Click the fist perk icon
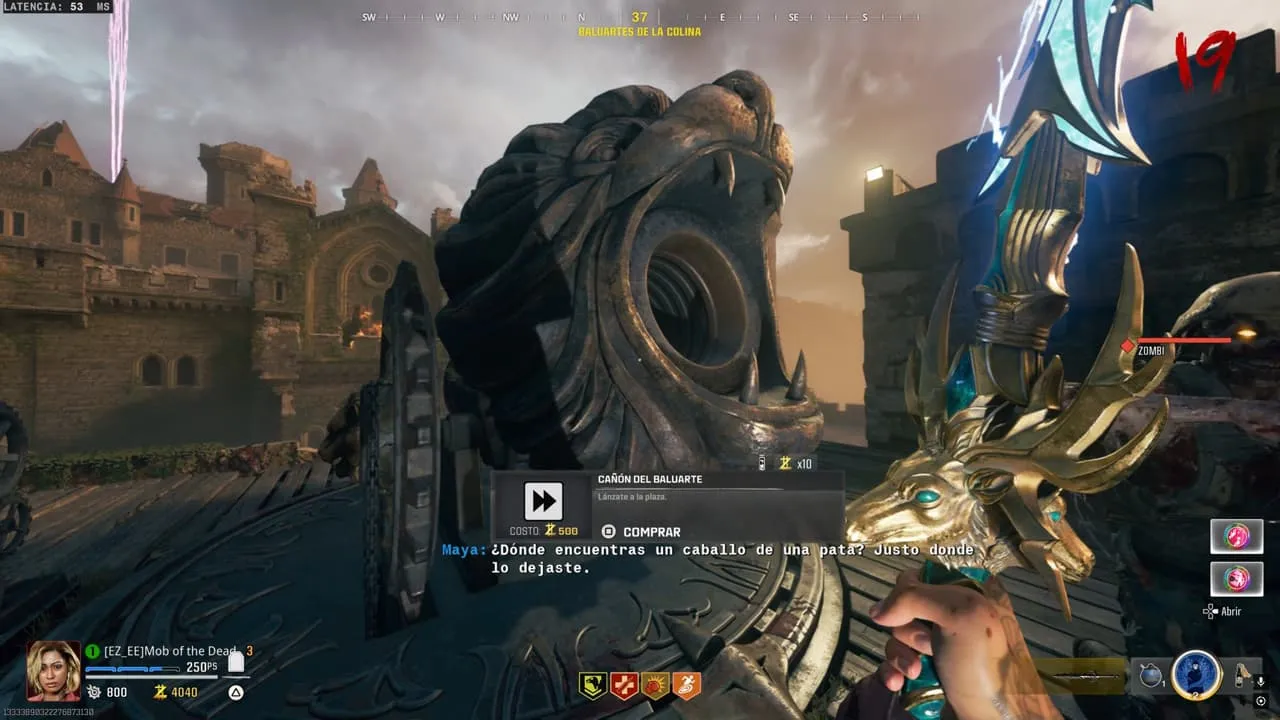1280x720 pixels. point(655,685)
